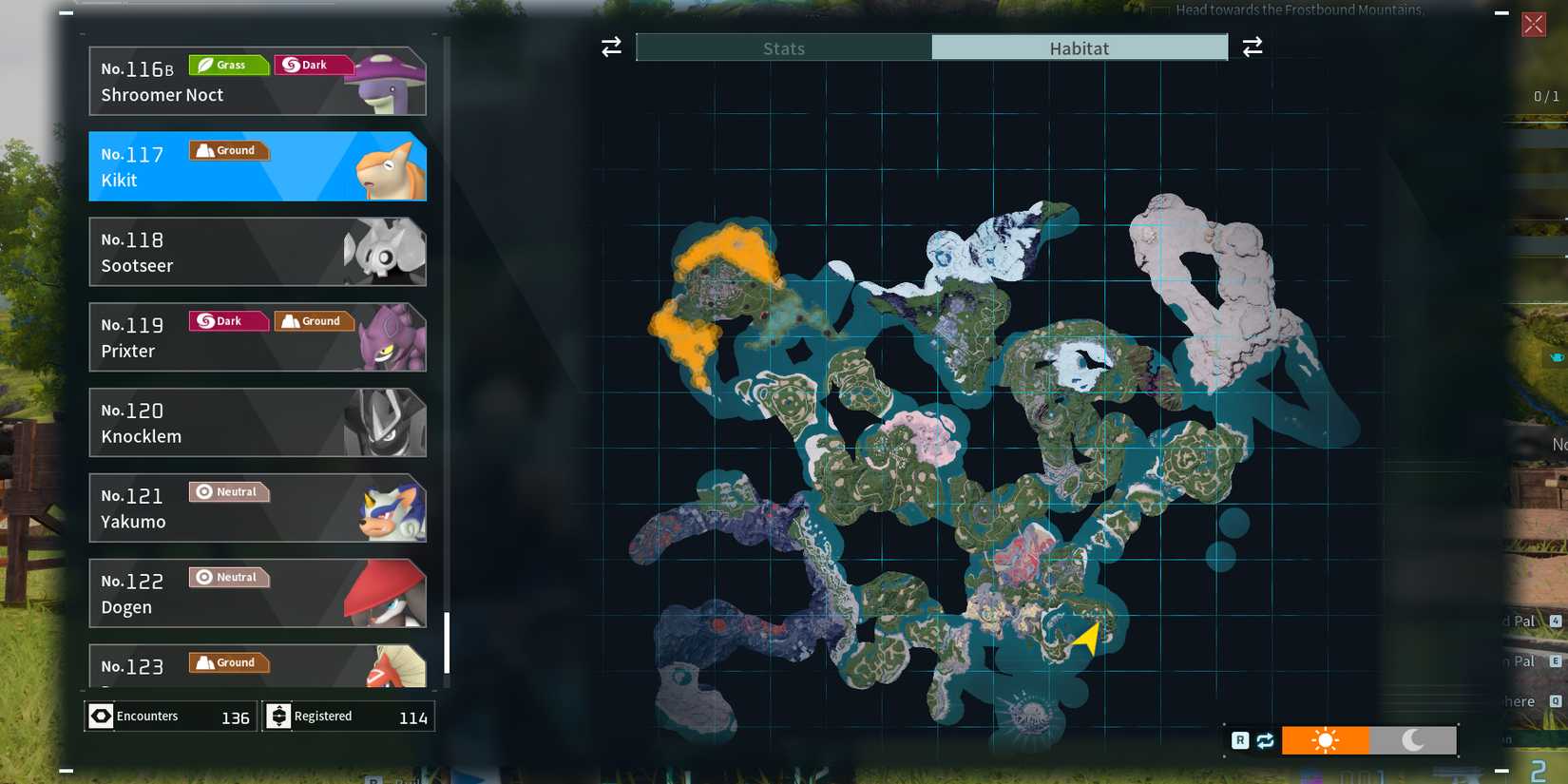
Task: Click the Encounters eye icon near the counter
Action: tap(101, 716)
